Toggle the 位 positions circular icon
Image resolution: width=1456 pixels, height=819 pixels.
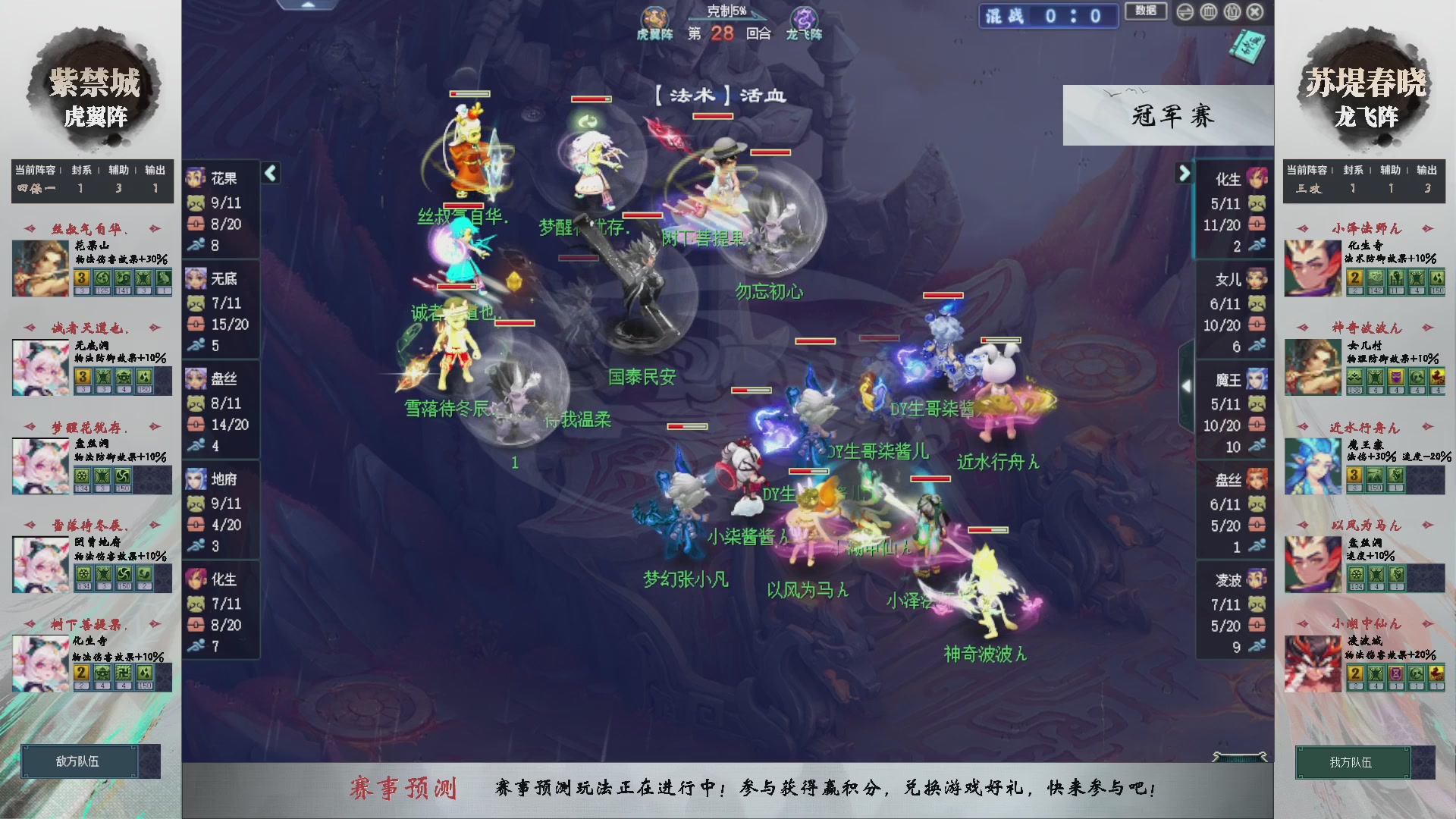[1232, 11]
